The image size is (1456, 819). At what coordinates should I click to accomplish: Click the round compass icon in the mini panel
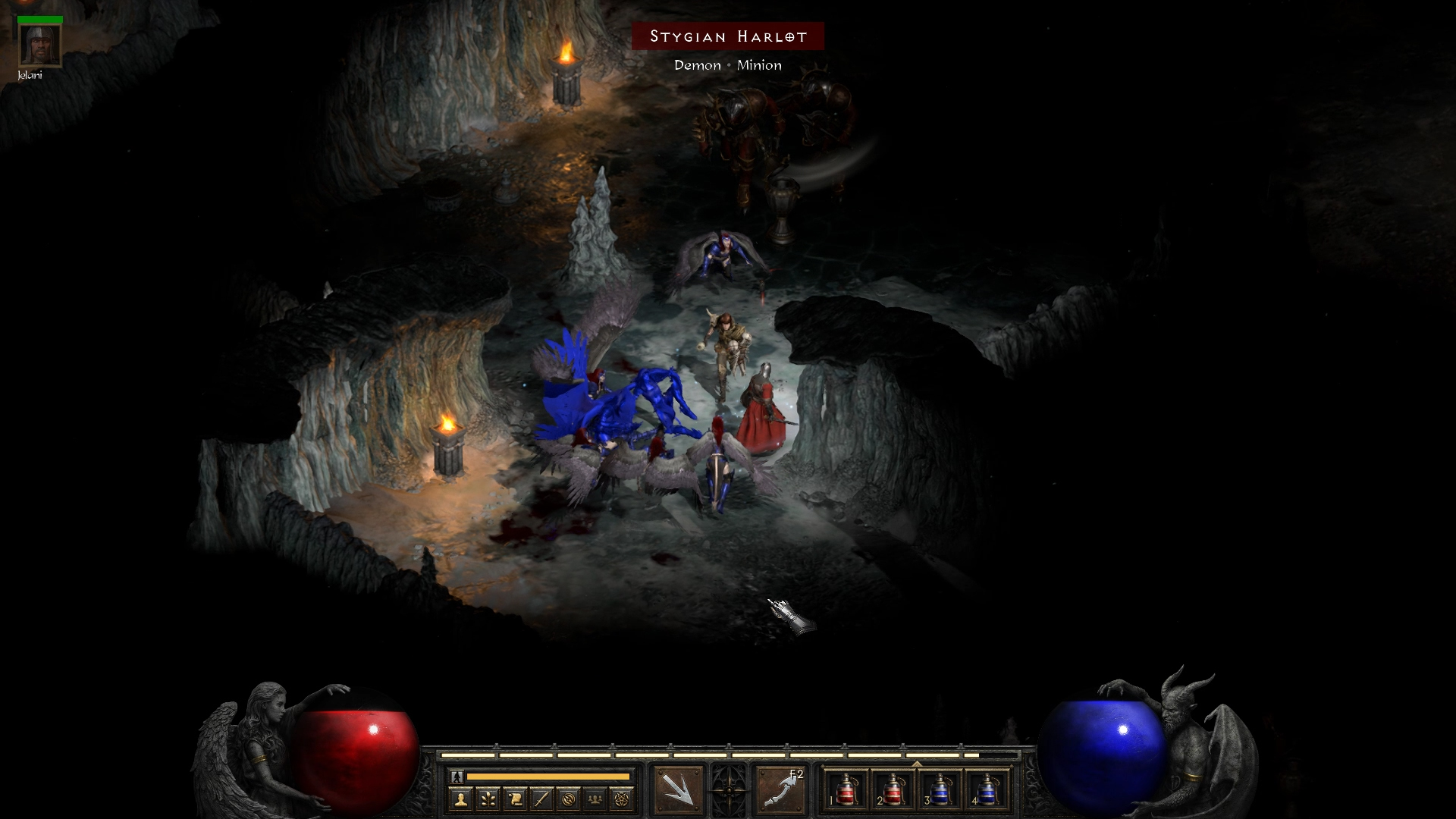569,799
